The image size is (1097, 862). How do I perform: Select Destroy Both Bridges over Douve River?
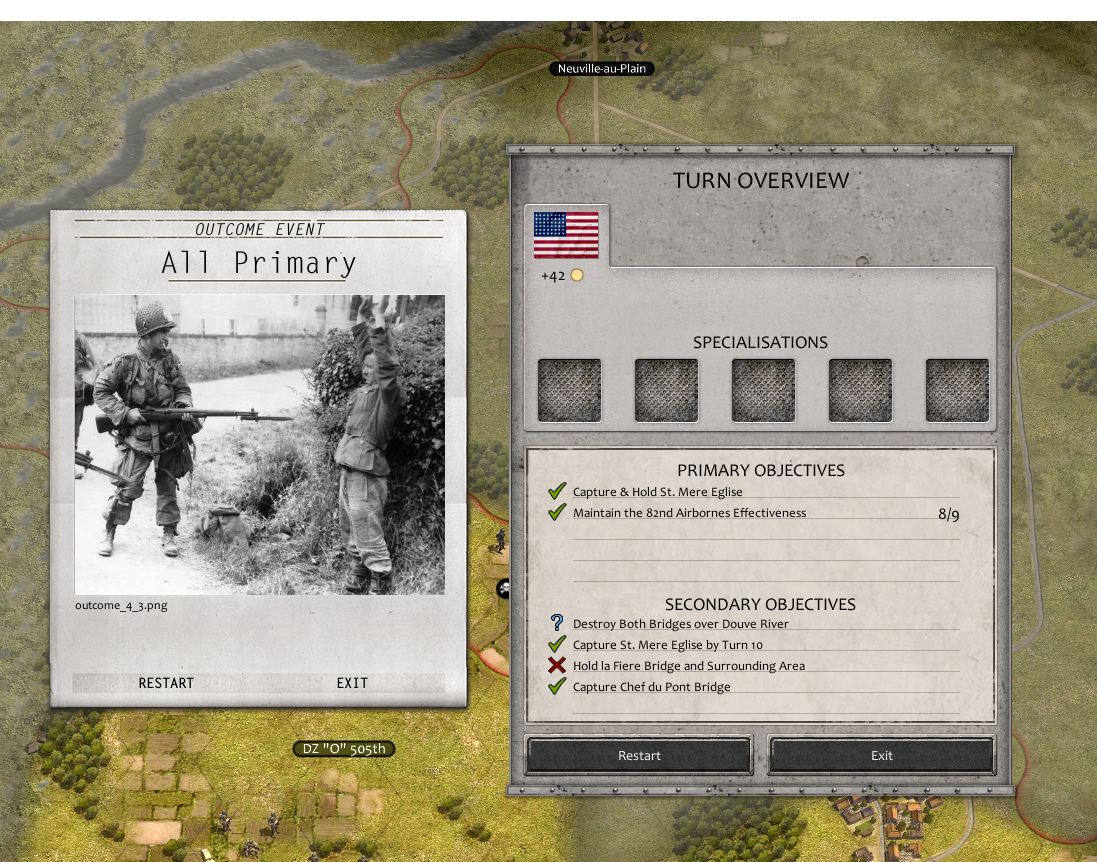tap(680, 624)
